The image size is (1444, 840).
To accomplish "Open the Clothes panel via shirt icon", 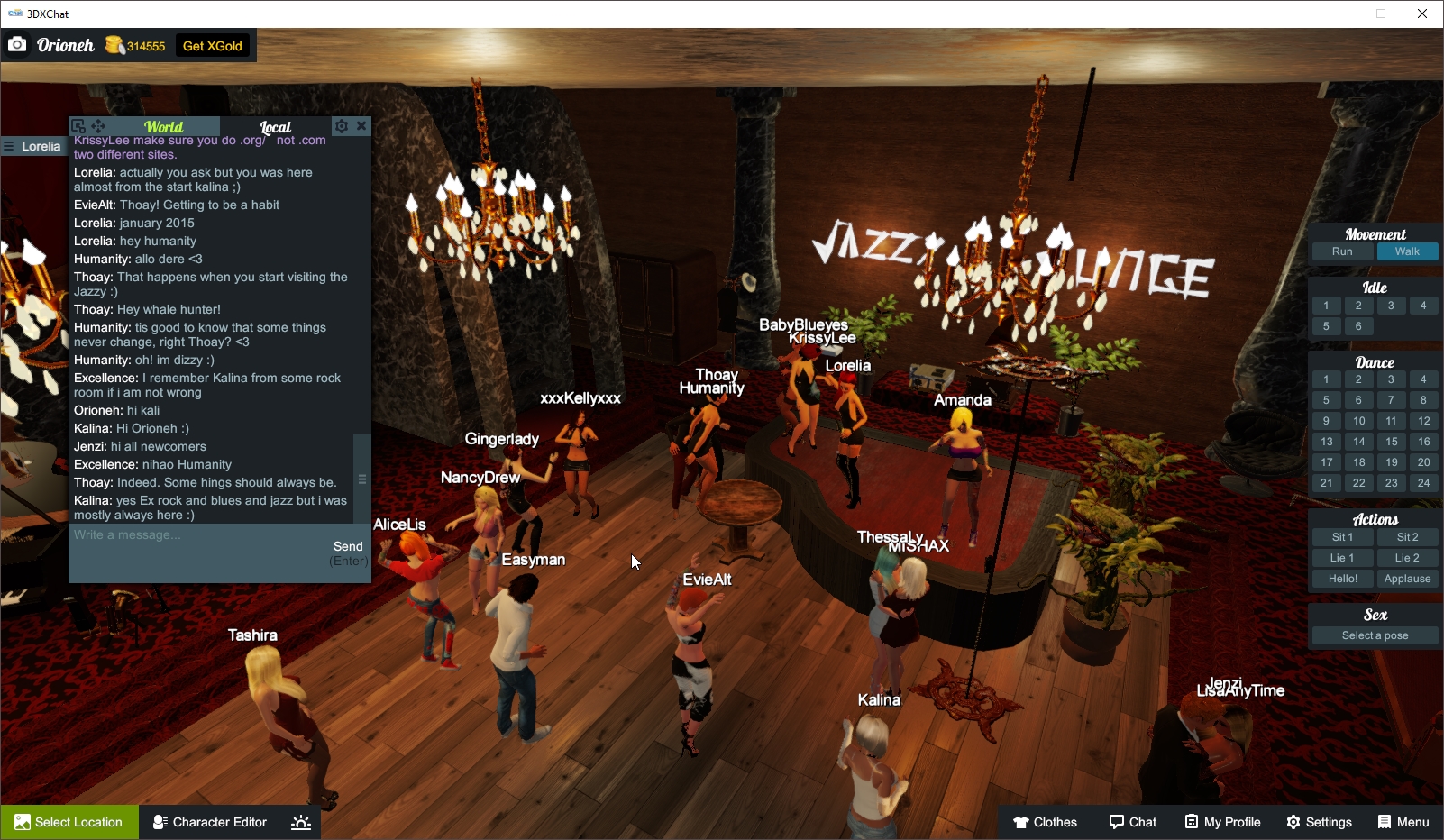I will click(1046, 821).
